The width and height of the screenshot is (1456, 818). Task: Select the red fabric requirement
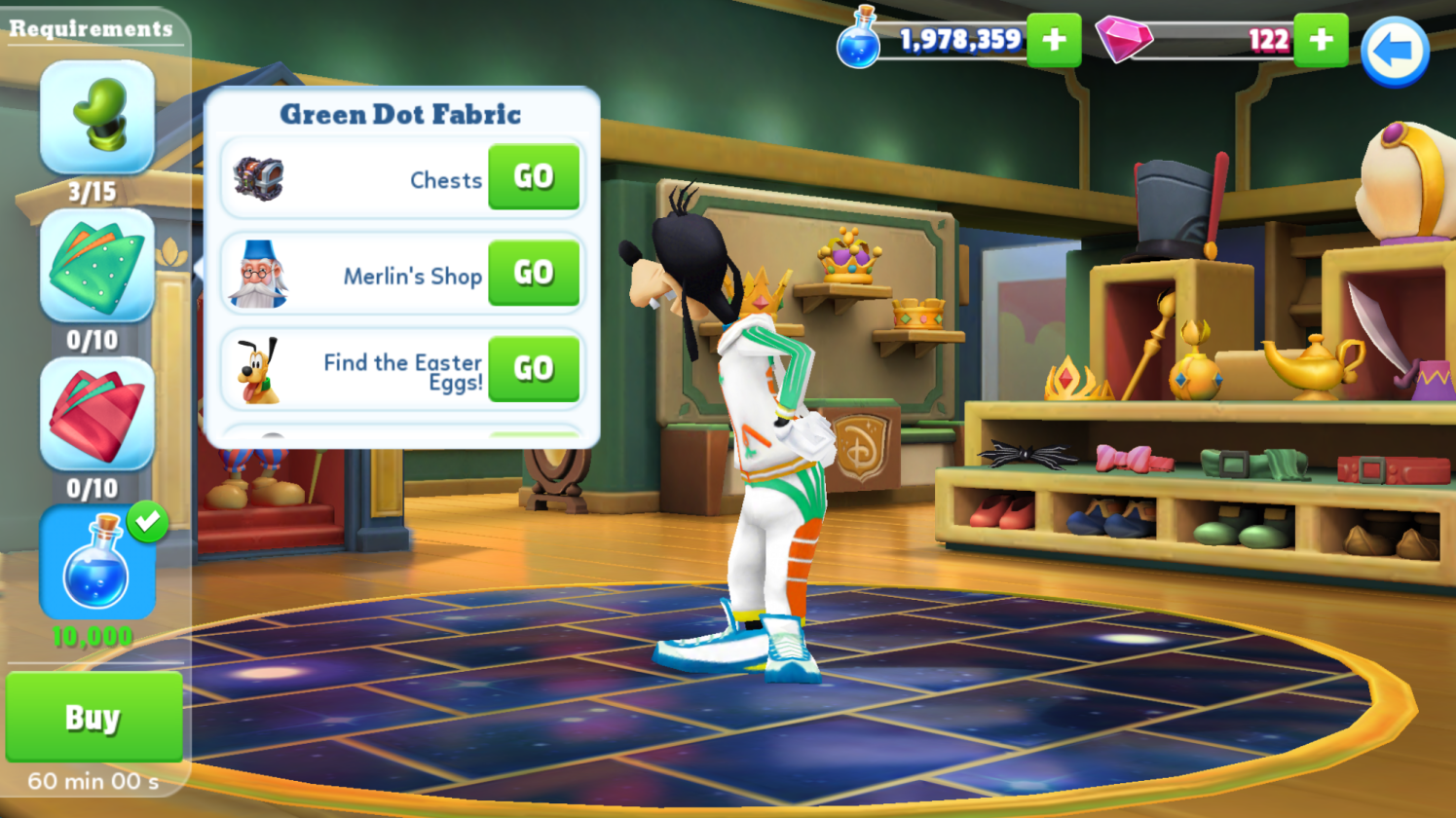click(x=96, y=414)
